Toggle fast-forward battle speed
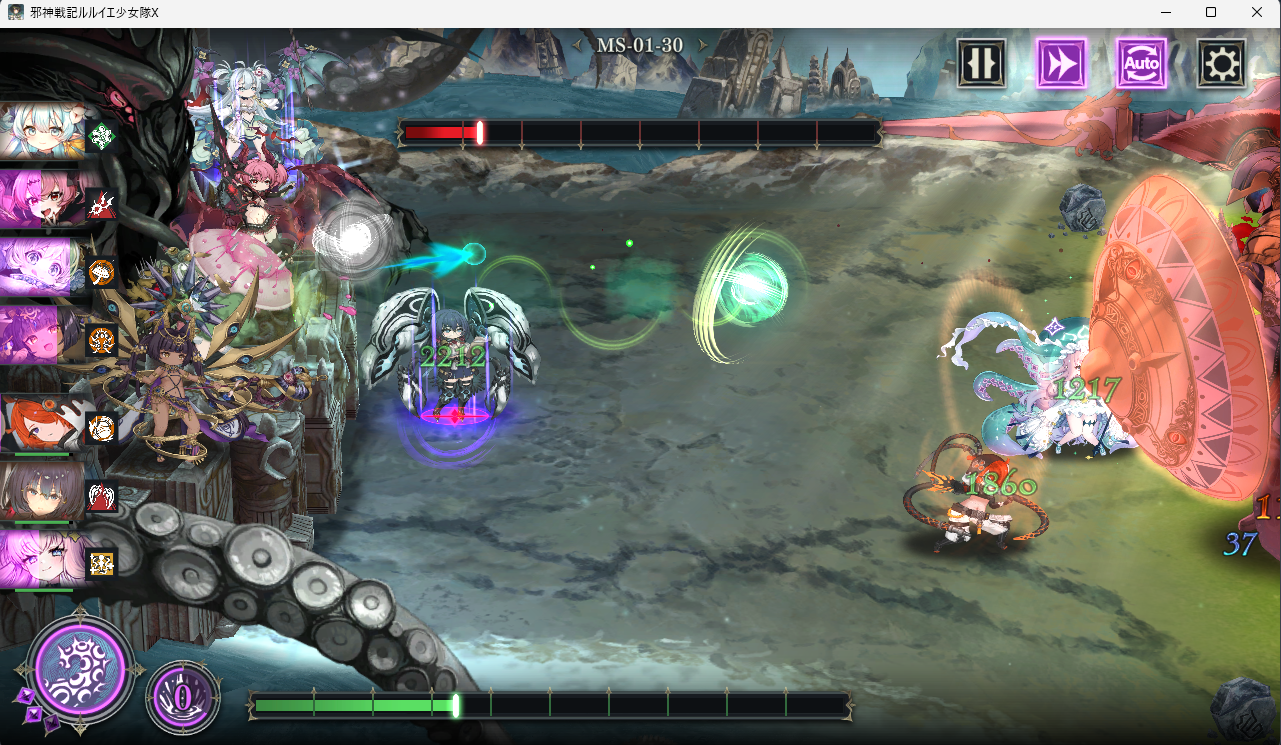 click(x=1061, y=64)
